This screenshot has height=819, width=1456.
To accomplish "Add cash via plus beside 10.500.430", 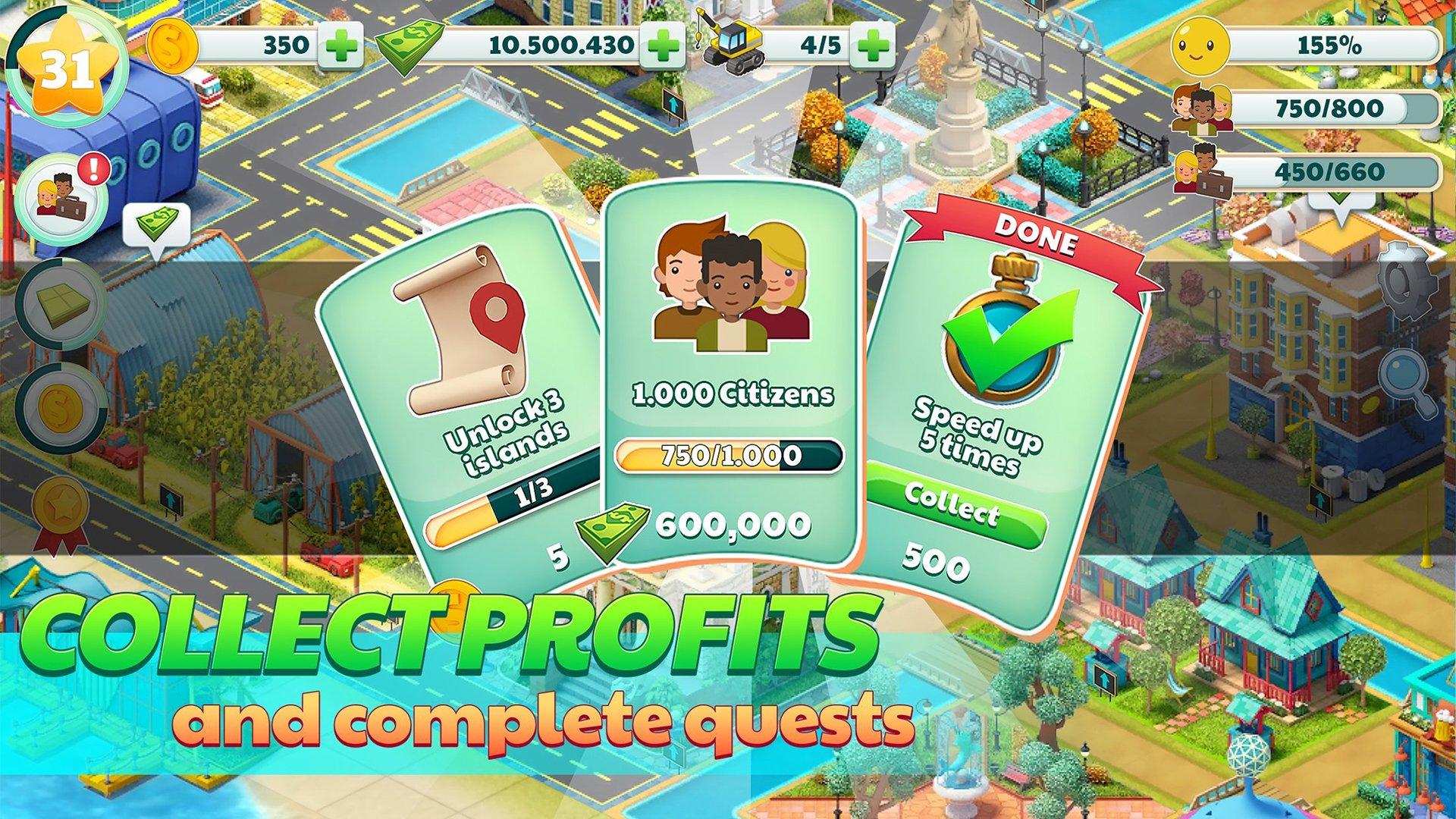I will [664, 45].
